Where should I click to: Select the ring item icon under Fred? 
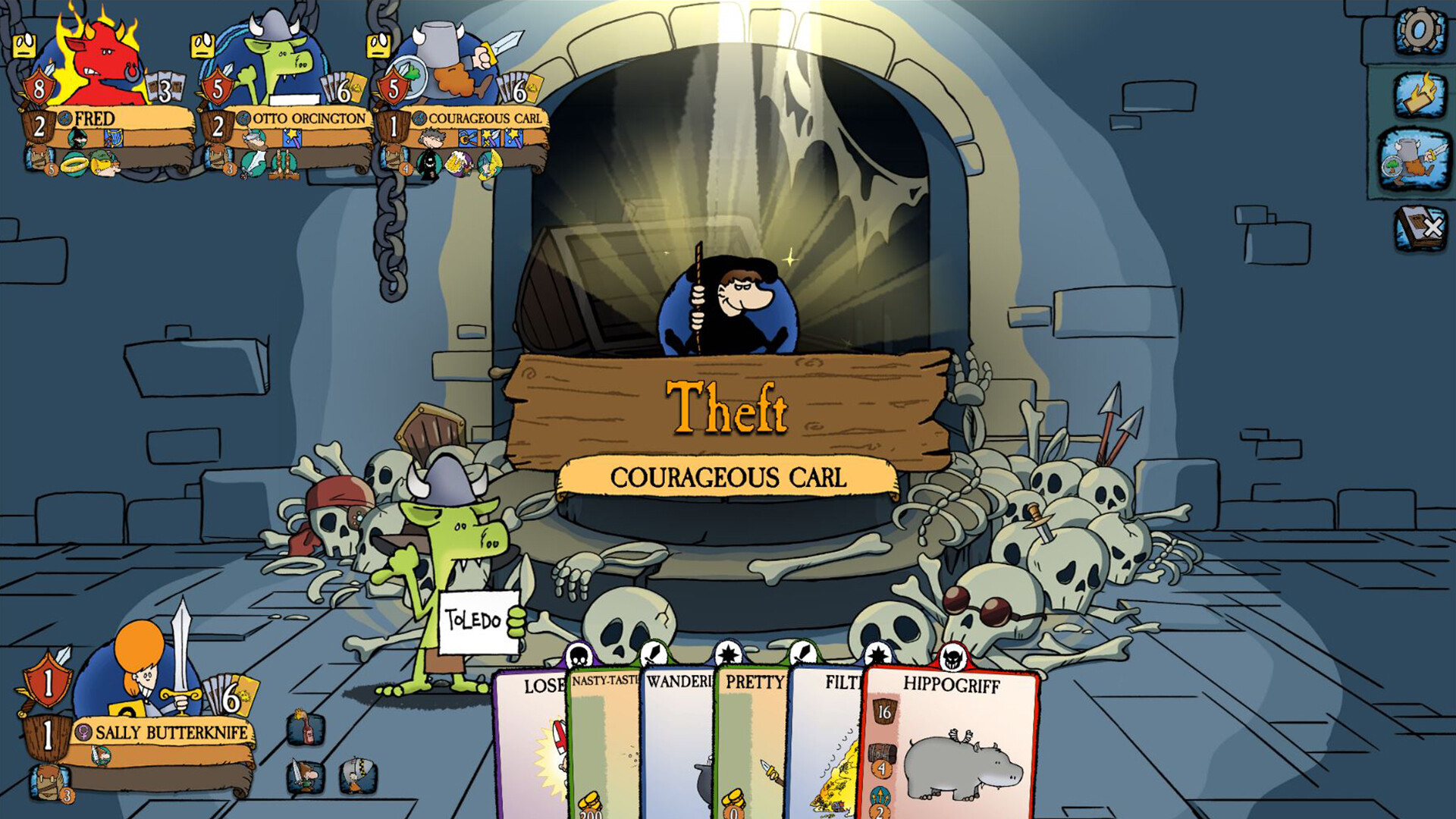click(x=74, y=165)
